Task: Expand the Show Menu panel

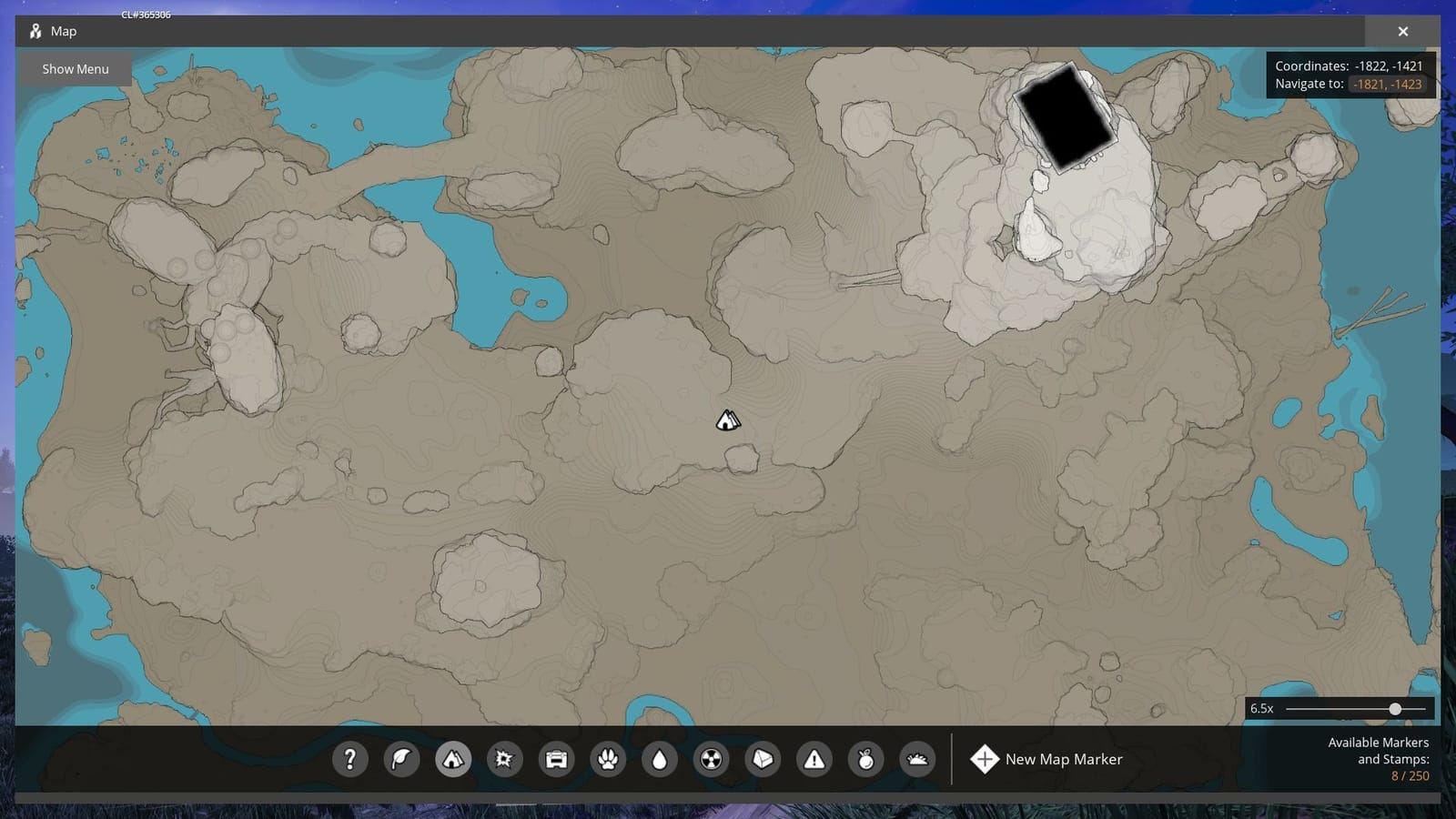Action: tap(76, 68)
